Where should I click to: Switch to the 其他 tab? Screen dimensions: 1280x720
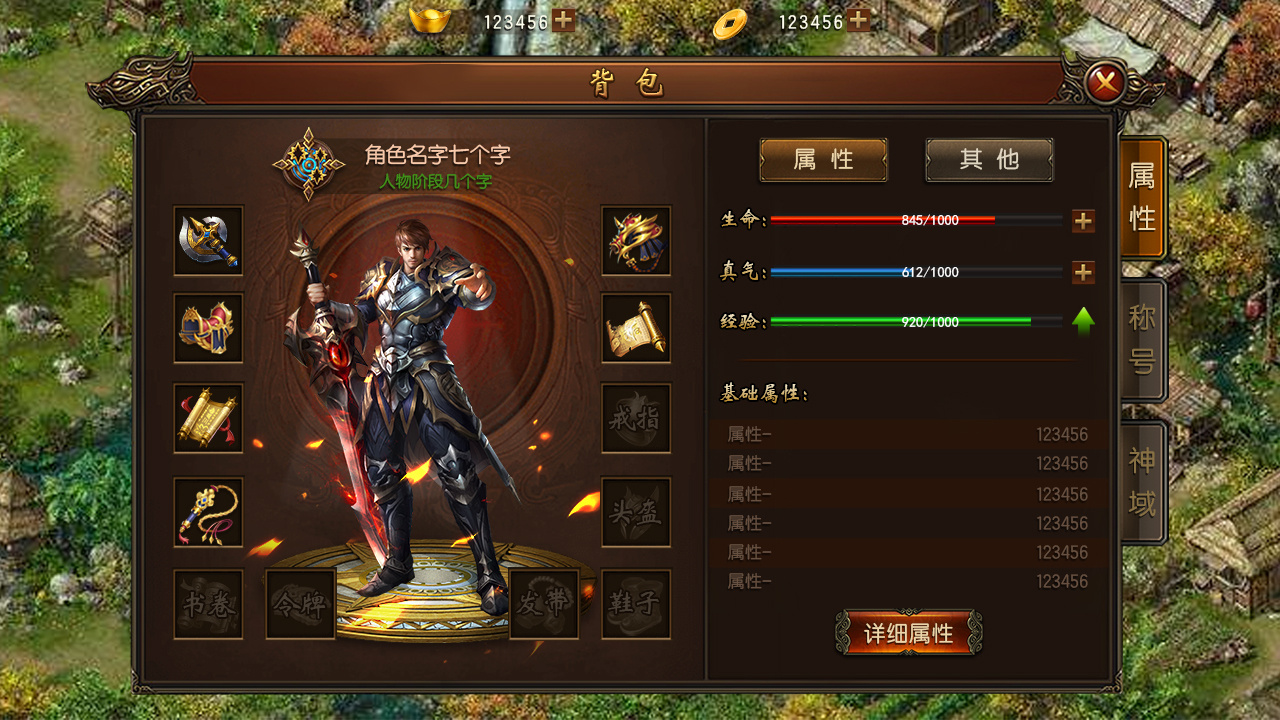988,160
